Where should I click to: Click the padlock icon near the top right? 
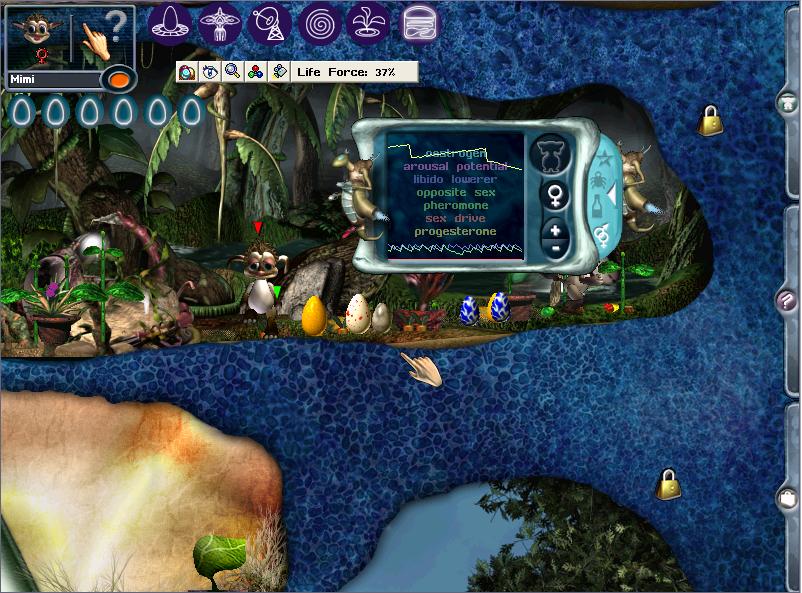coord(711,121)
